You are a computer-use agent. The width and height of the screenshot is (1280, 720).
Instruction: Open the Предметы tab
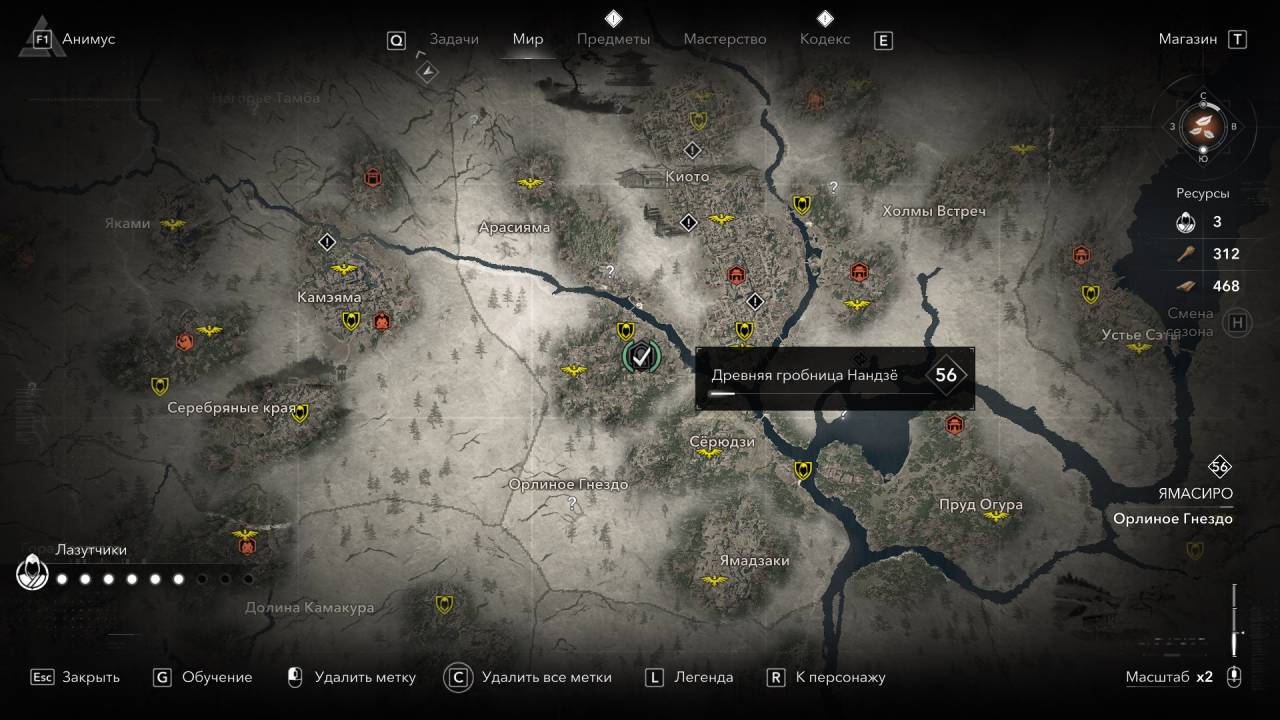[x=613, y=39]
